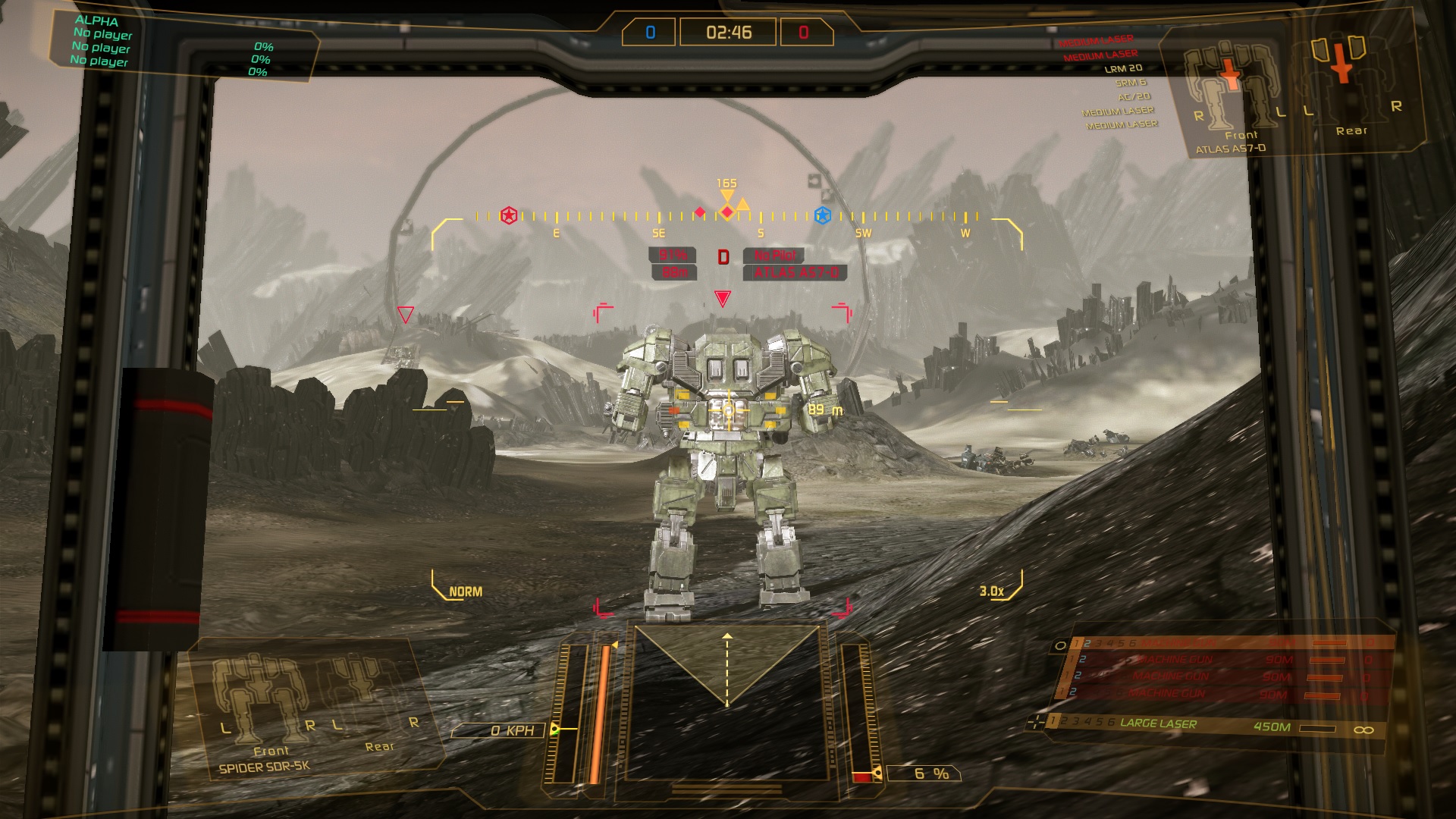Image resolution: width=1456 pixels, height=819 pixels.
Task: Click the target's AC/20 loadout entry
Action: point(1134,96)
